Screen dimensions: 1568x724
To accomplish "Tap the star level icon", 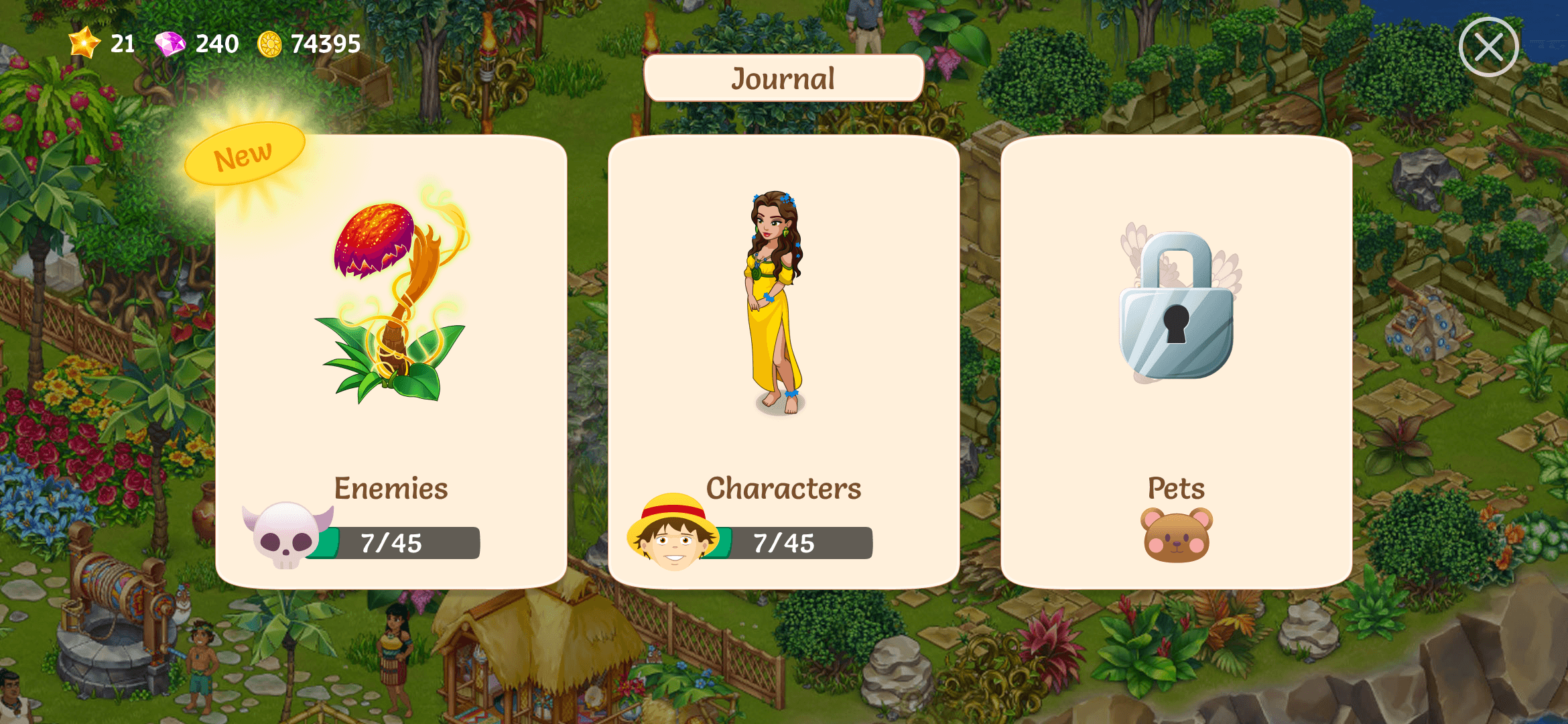I will 84,43.
